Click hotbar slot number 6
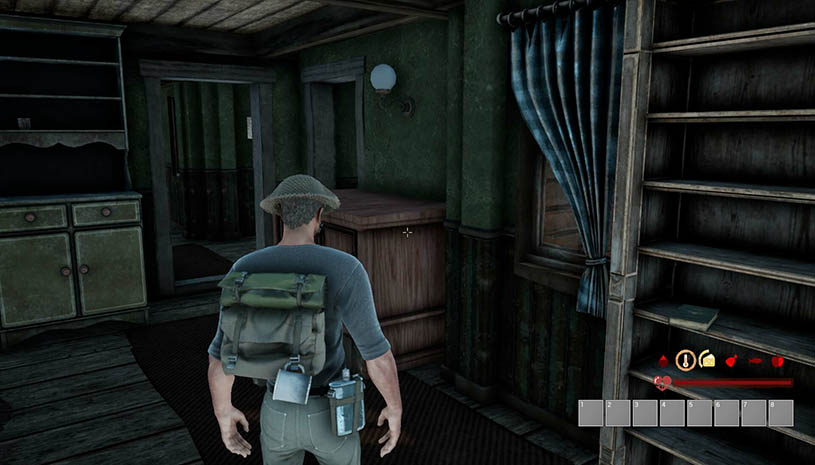815x465 pixels. click(727, 413)
